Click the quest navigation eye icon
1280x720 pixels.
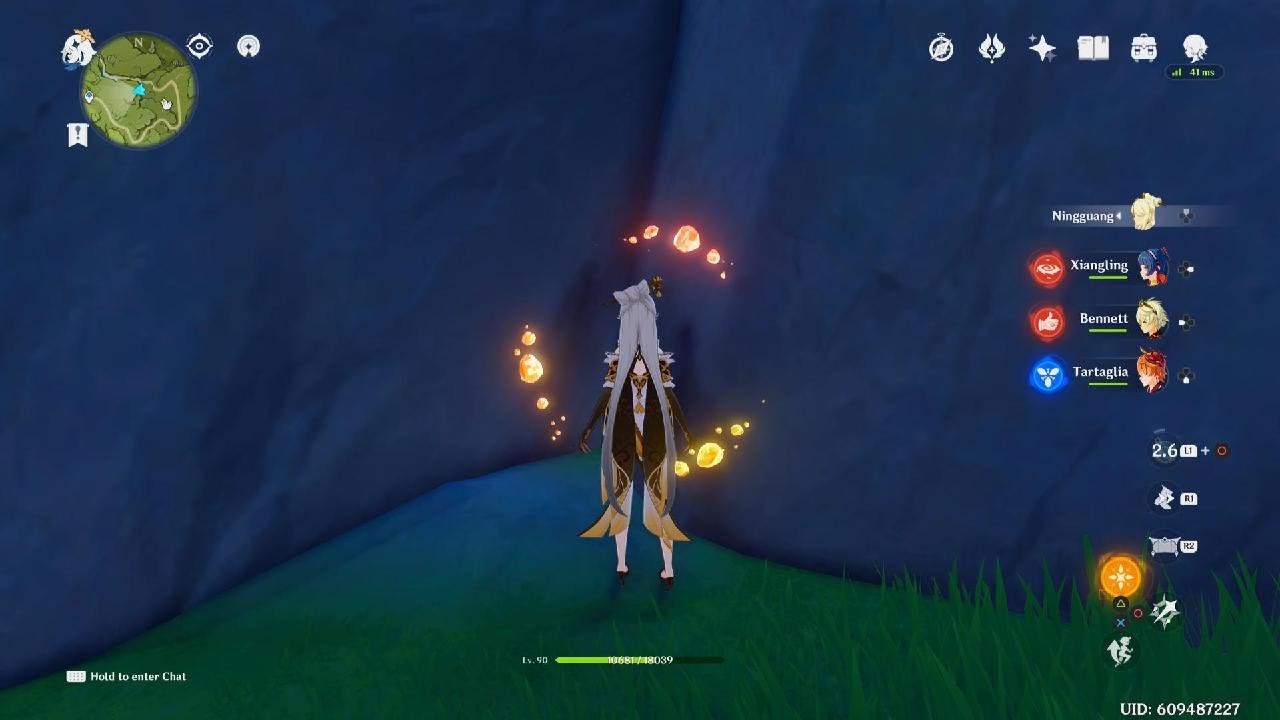[200, 45]
